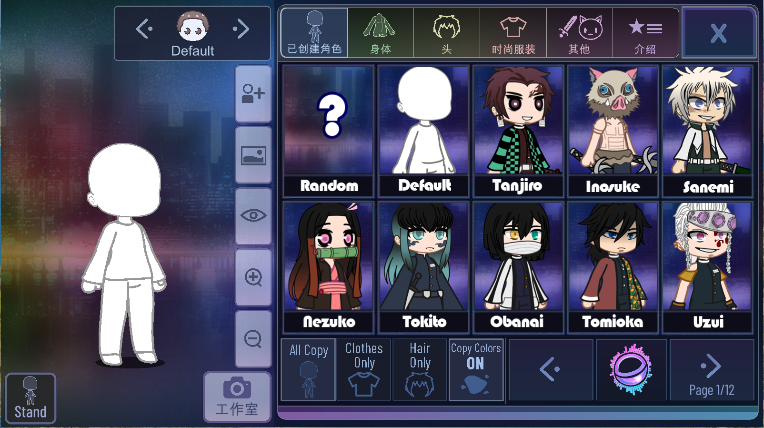Pick the Inosuke character preset

point(613,130)
